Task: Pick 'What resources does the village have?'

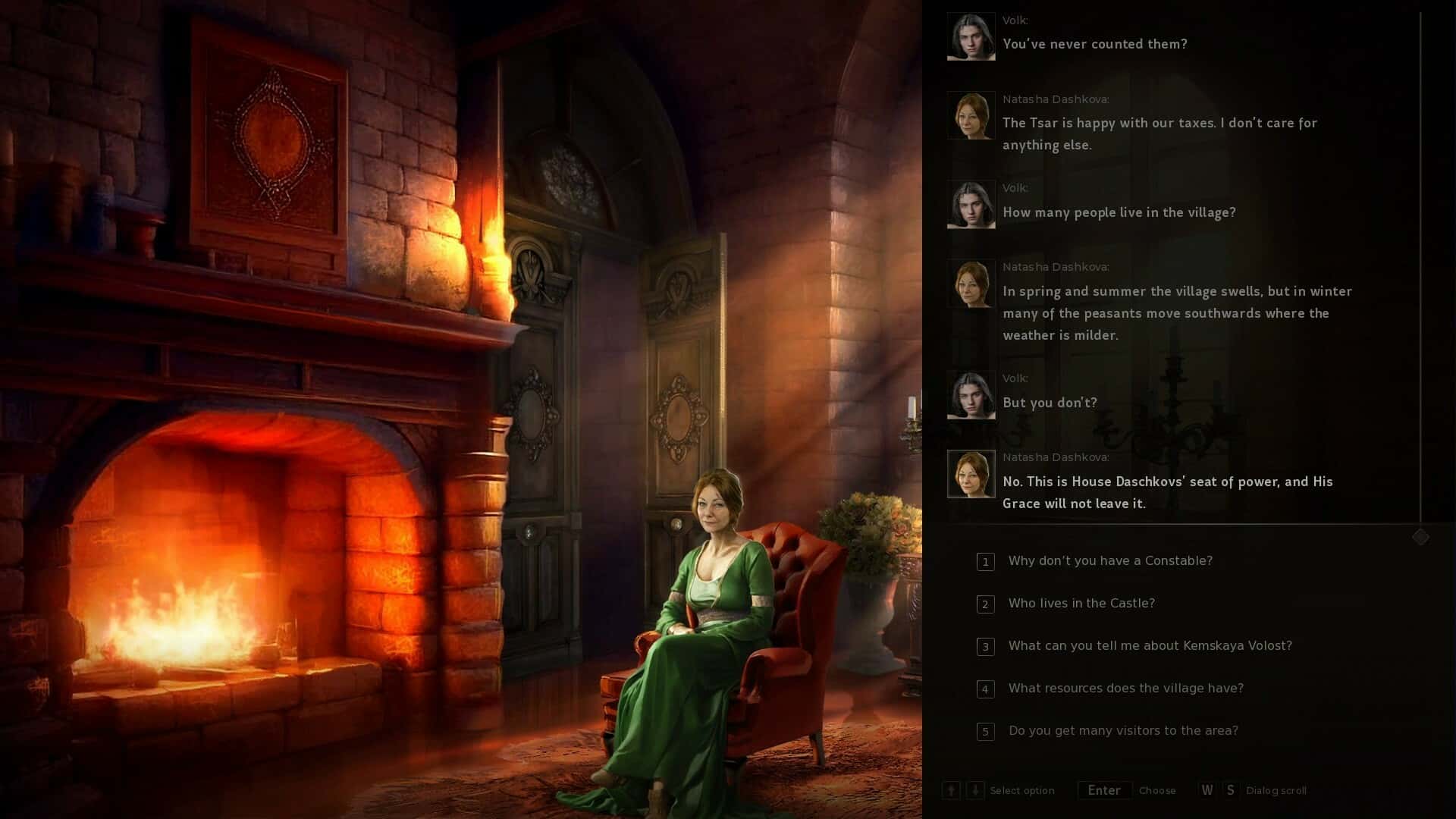Action: 1125,689
